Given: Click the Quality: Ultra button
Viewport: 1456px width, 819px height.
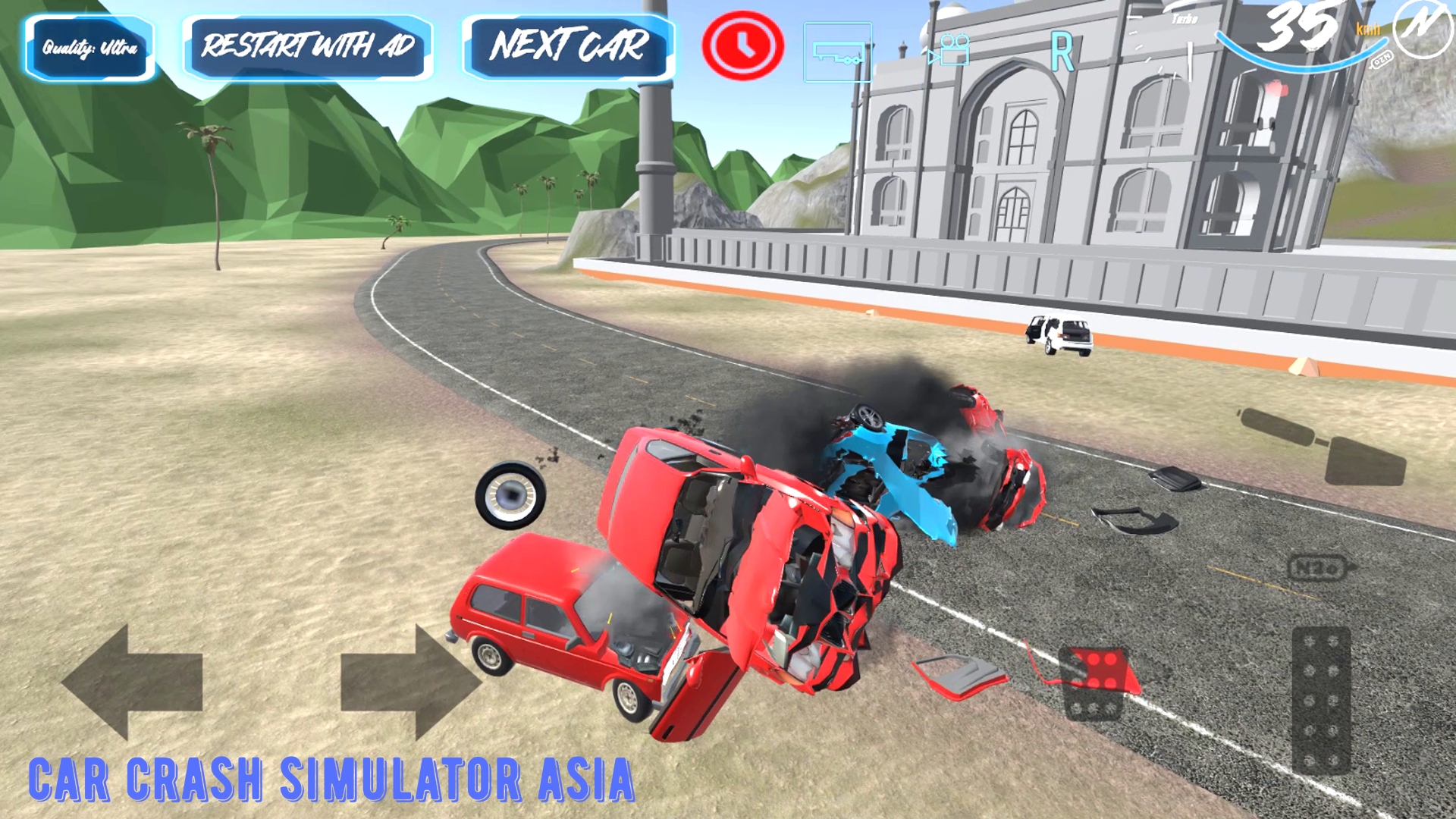Looking at the screenshot, I should pyautogui.click(x=89, y=47).
